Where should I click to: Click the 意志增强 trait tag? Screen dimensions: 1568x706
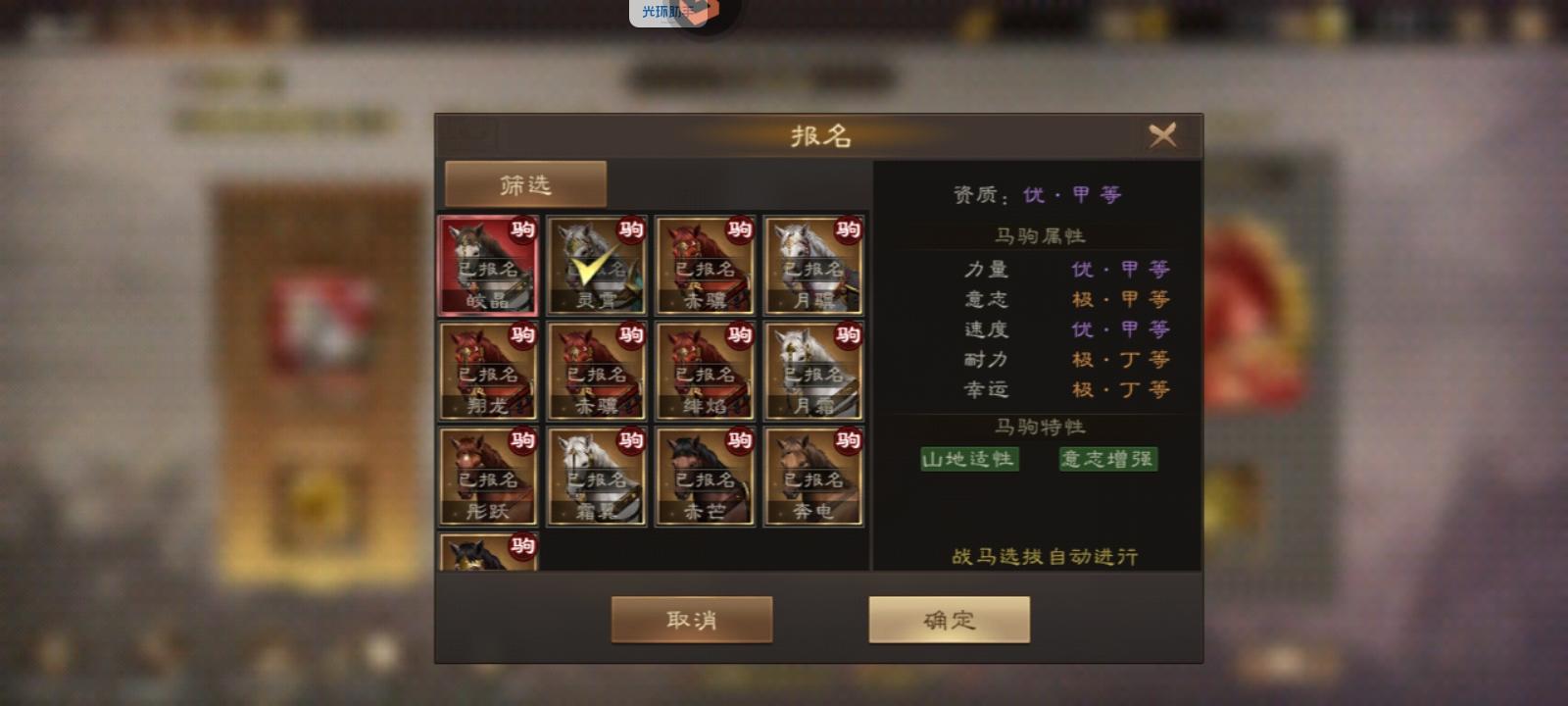click(1105, 459)
